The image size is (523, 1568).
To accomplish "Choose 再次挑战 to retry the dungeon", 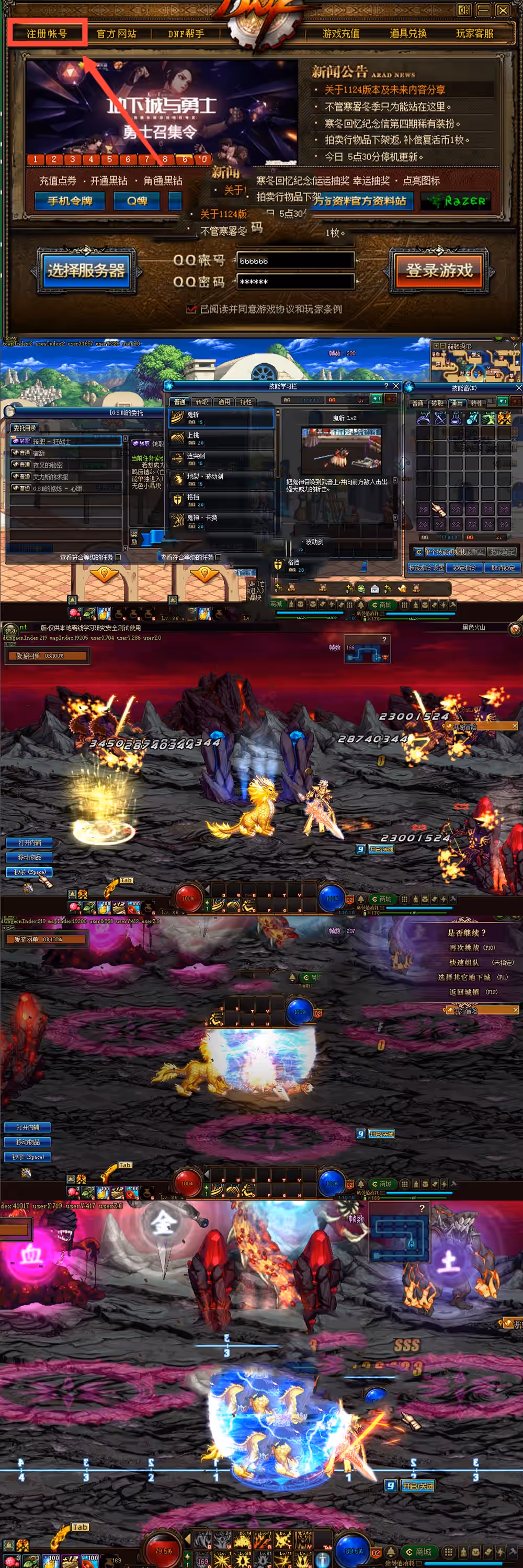I will tap(472, 948).
